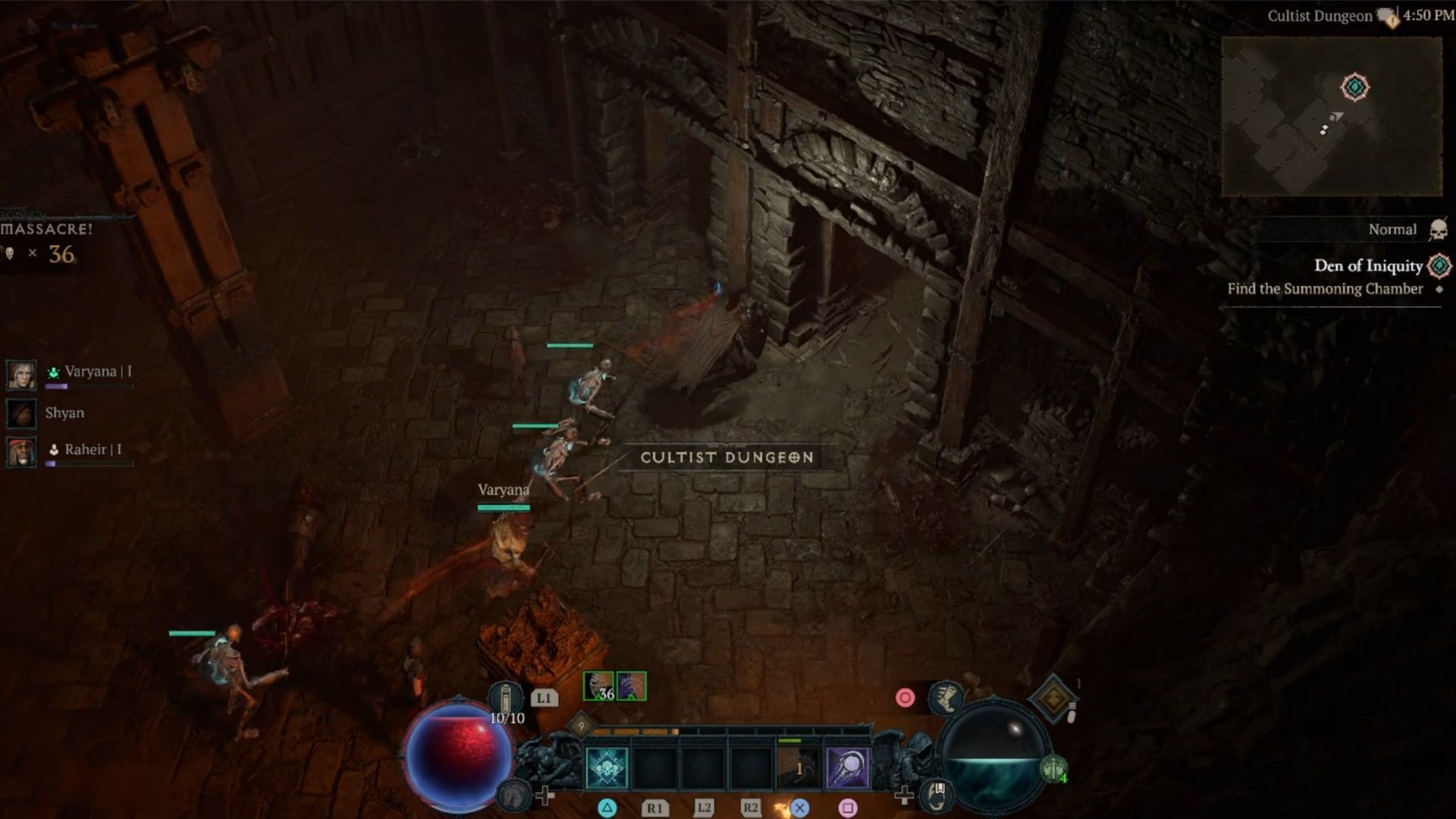This screenshot has height=819, width=1456.
Task: Trigger the evade boot icon
Action: [945, 697]
